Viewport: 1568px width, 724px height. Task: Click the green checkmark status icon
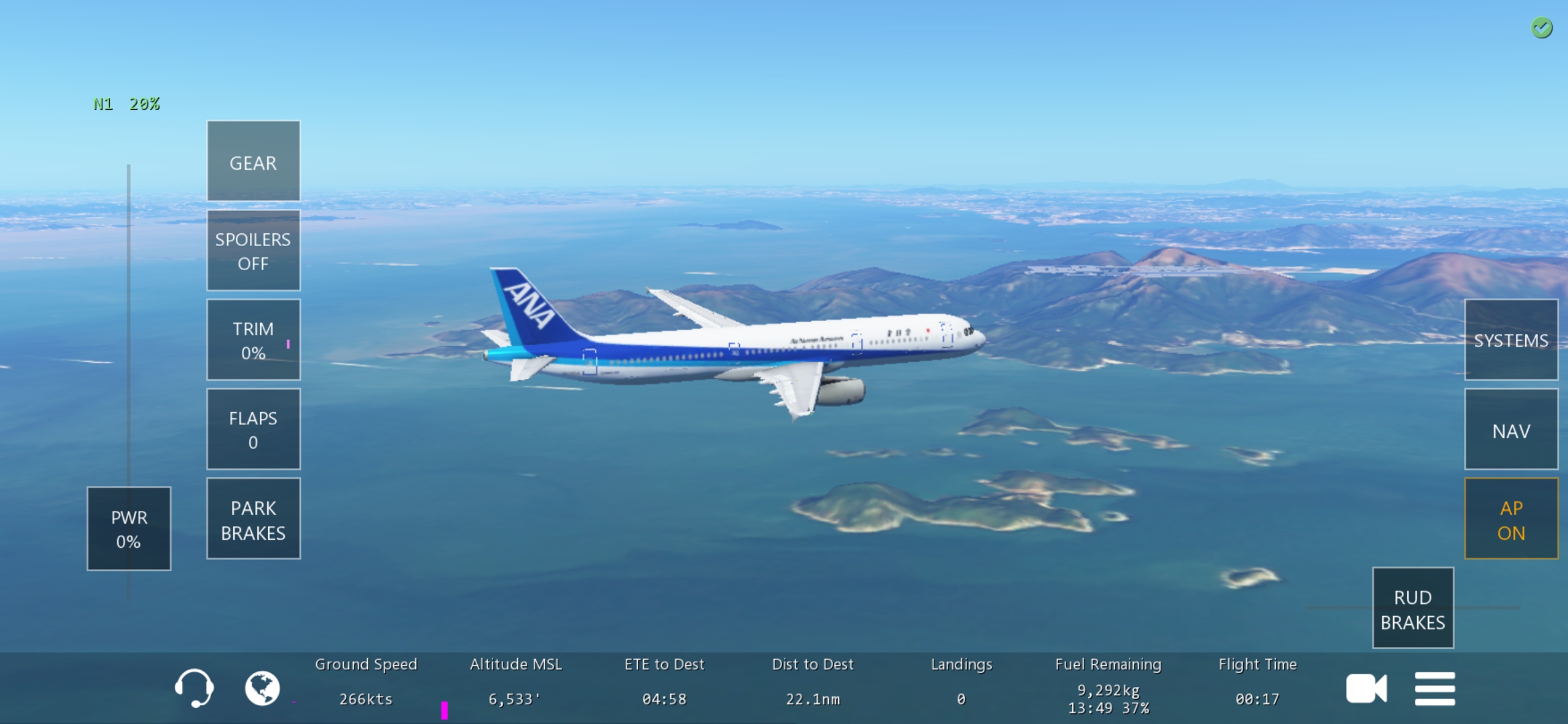(1541, 28)
